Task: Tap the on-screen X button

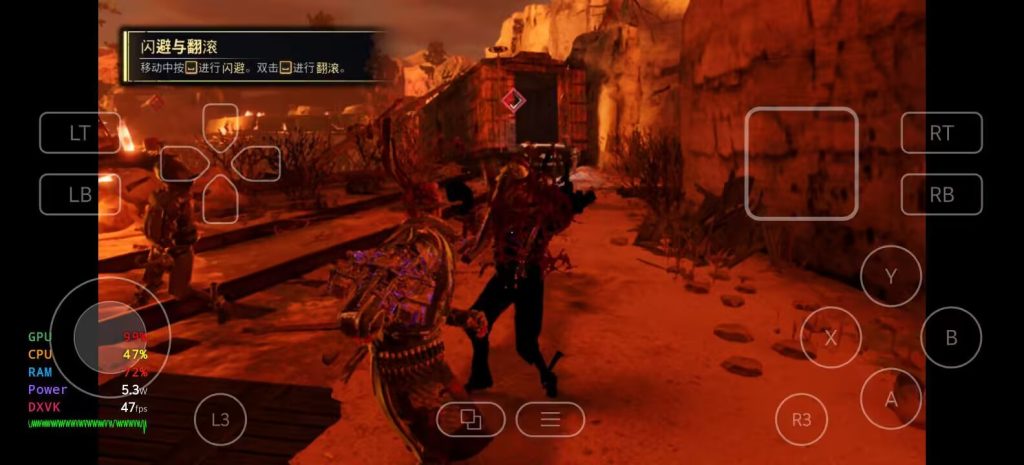Action: tap(830, 337)
